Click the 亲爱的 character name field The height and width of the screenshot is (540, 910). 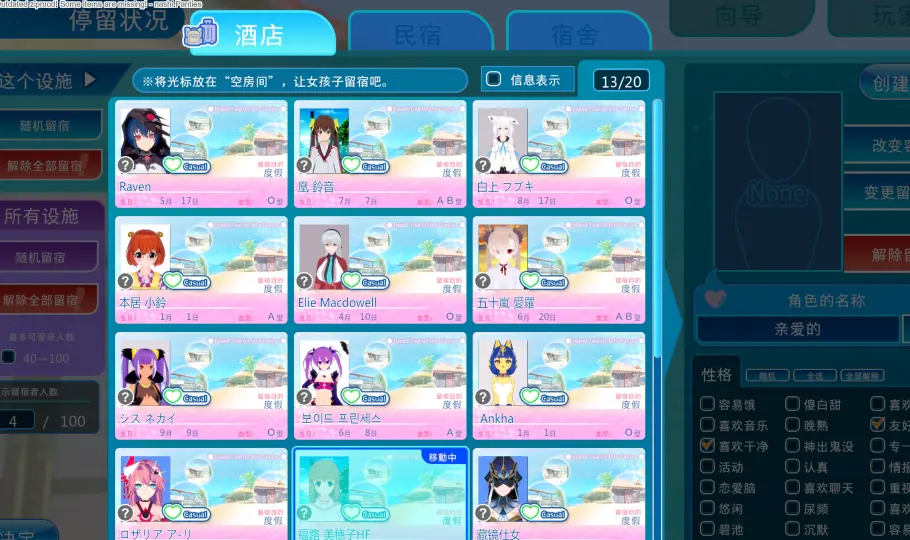797,329
